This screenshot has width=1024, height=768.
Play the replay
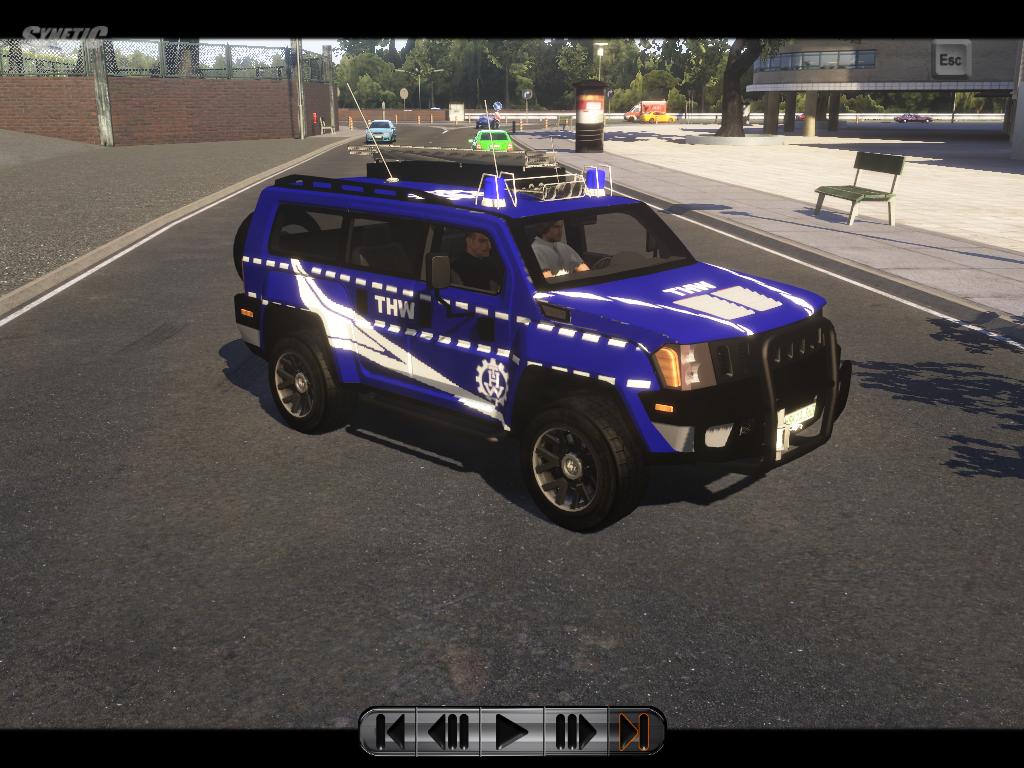point(511,732)
